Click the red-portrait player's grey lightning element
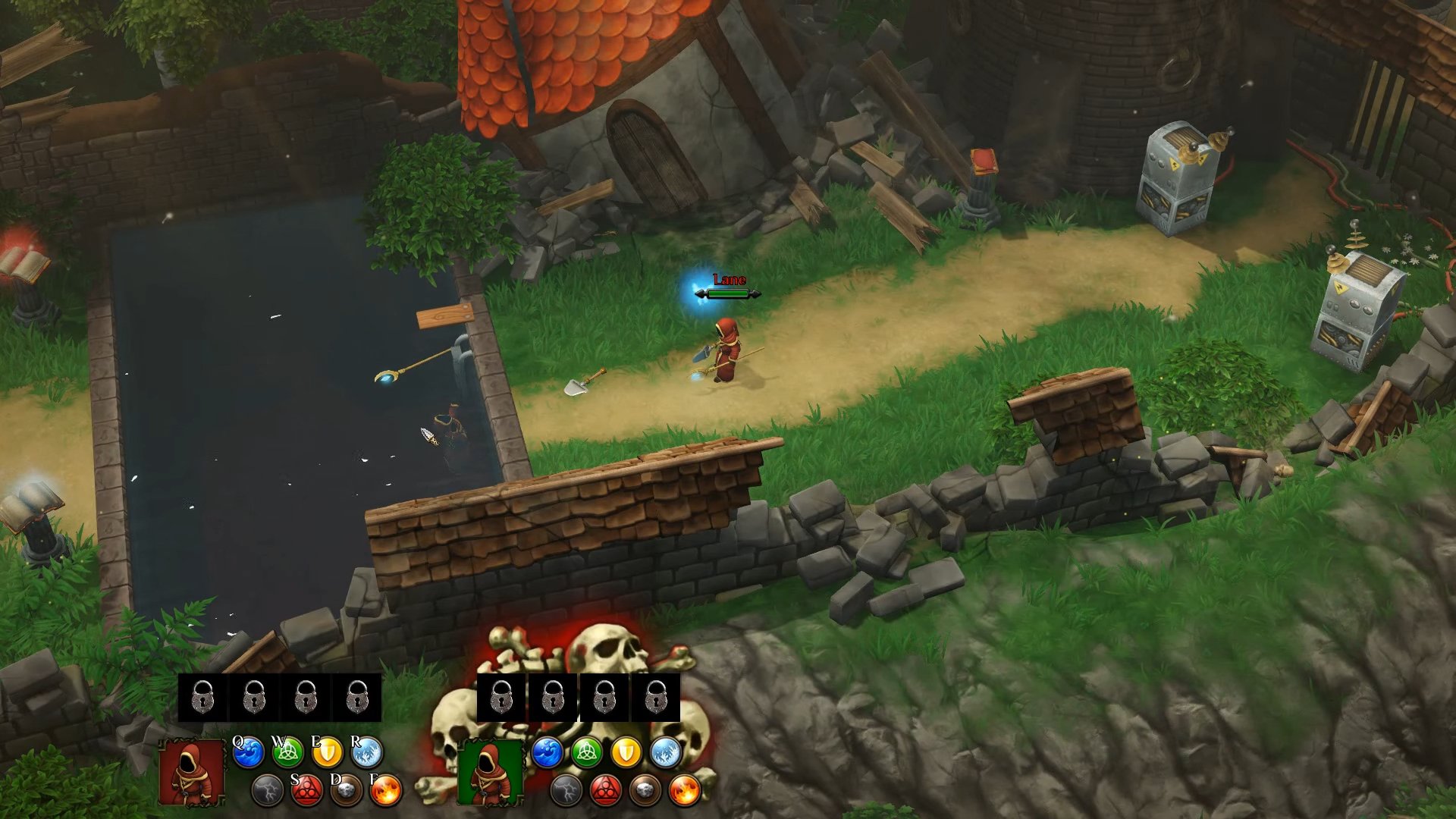The height and width of the screenshot is (819, 1456). coord(268,791)
